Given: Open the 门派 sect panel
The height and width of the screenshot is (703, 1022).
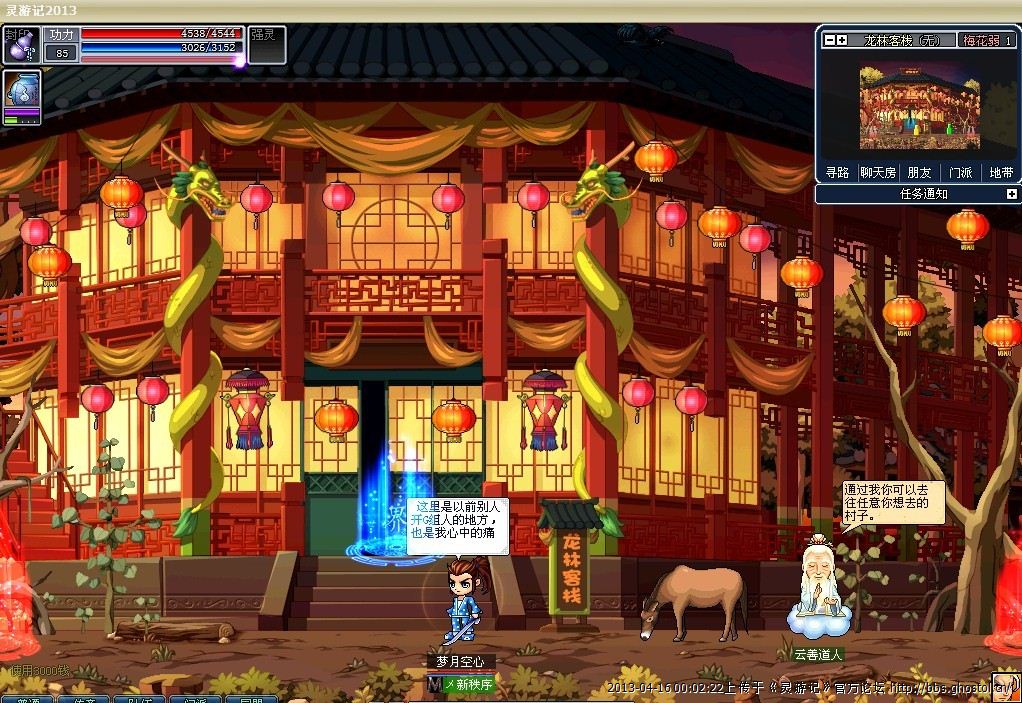Looking at the screenshot, I should tap(960, 172).
